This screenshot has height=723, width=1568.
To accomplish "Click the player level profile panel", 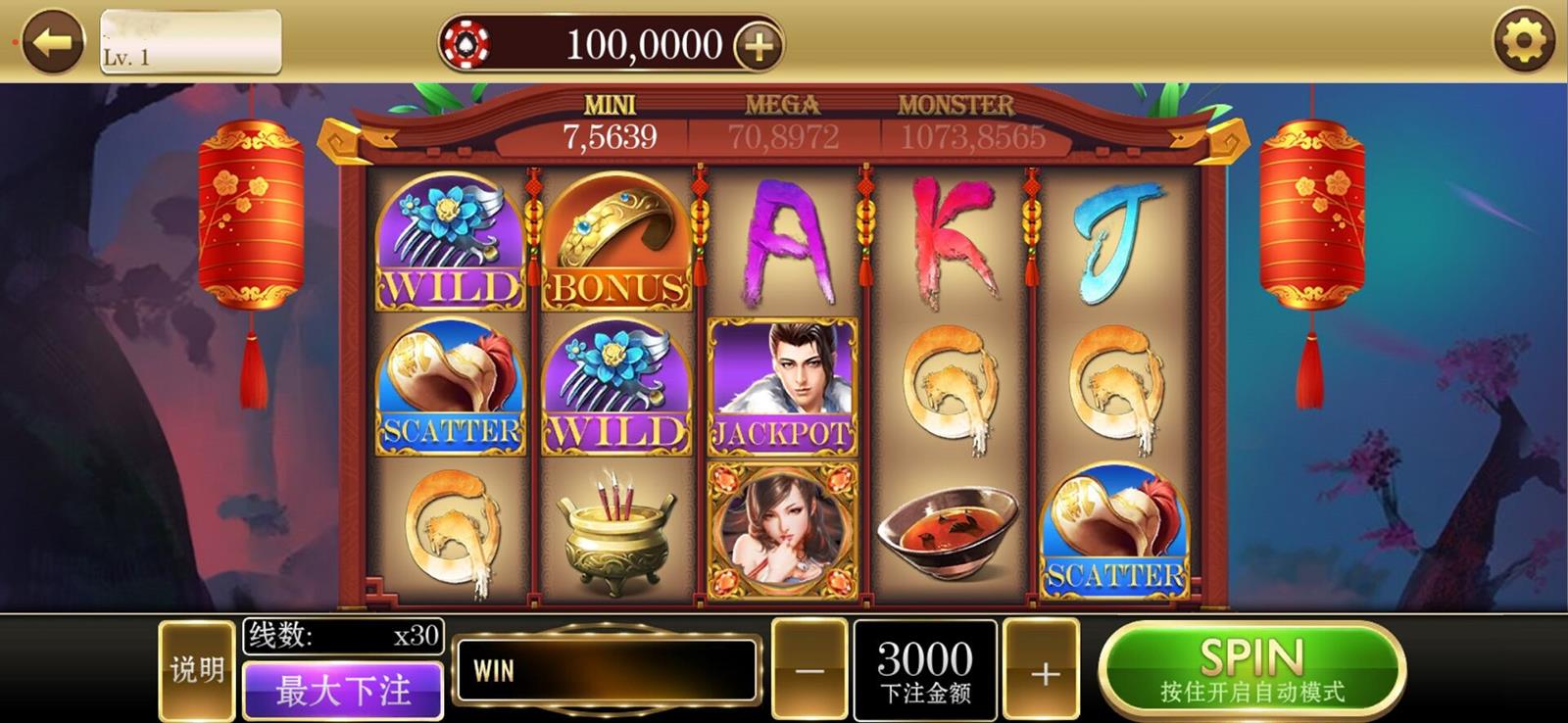I will click(x=191, y=42).
